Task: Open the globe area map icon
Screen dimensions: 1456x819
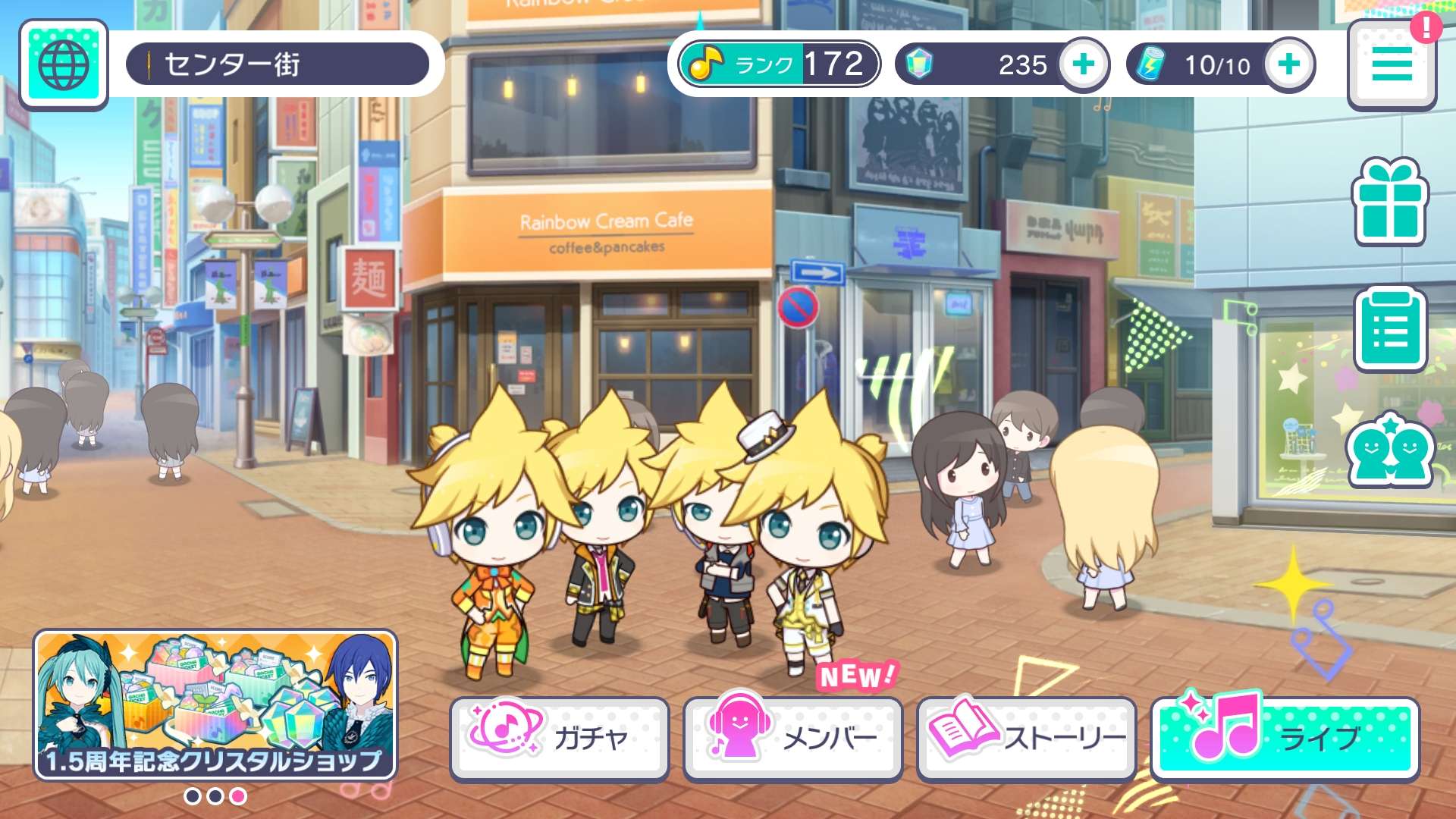Action: (x=64, y=64)
